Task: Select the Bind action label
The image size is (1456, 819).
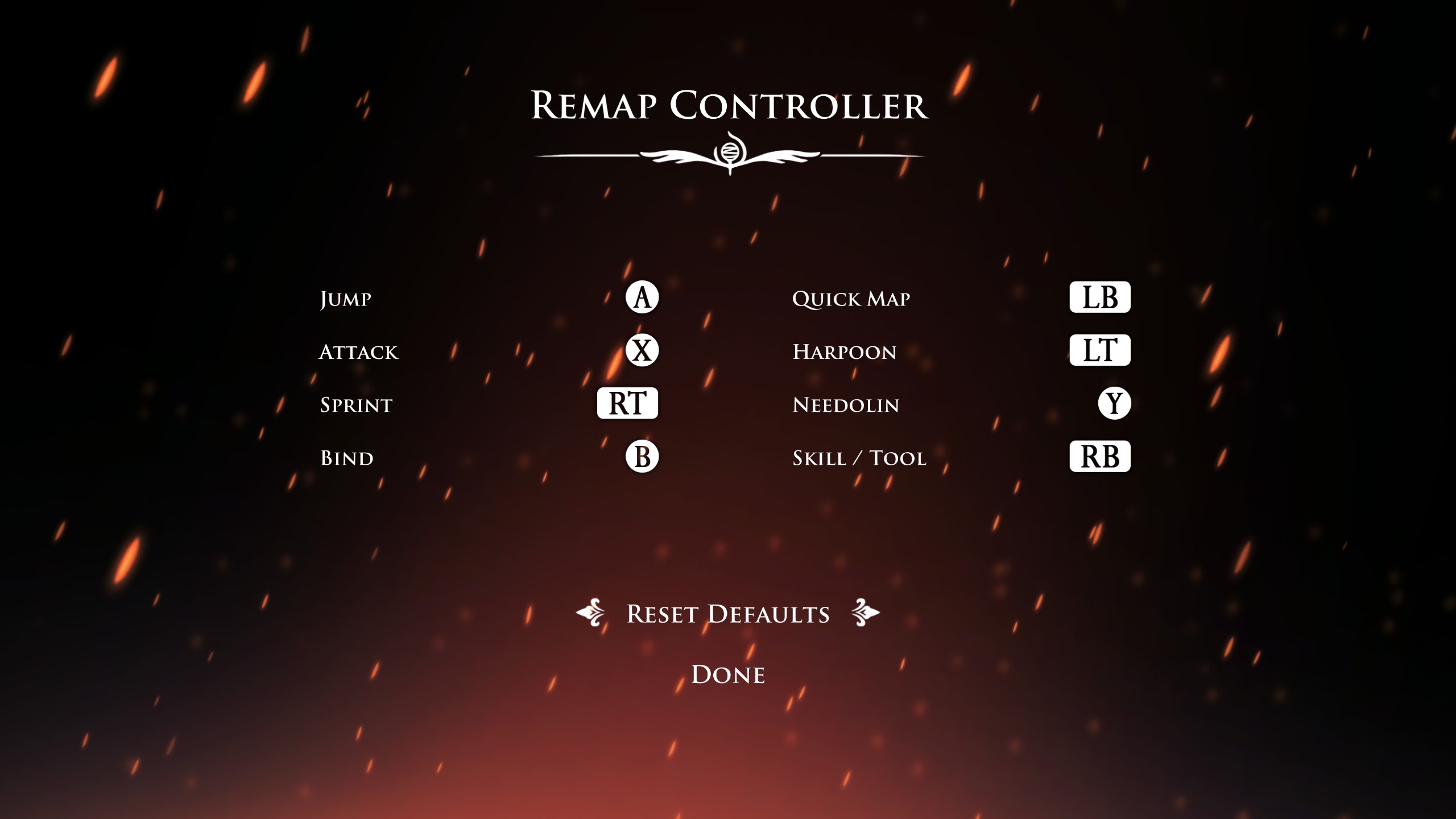Action: 346,457
